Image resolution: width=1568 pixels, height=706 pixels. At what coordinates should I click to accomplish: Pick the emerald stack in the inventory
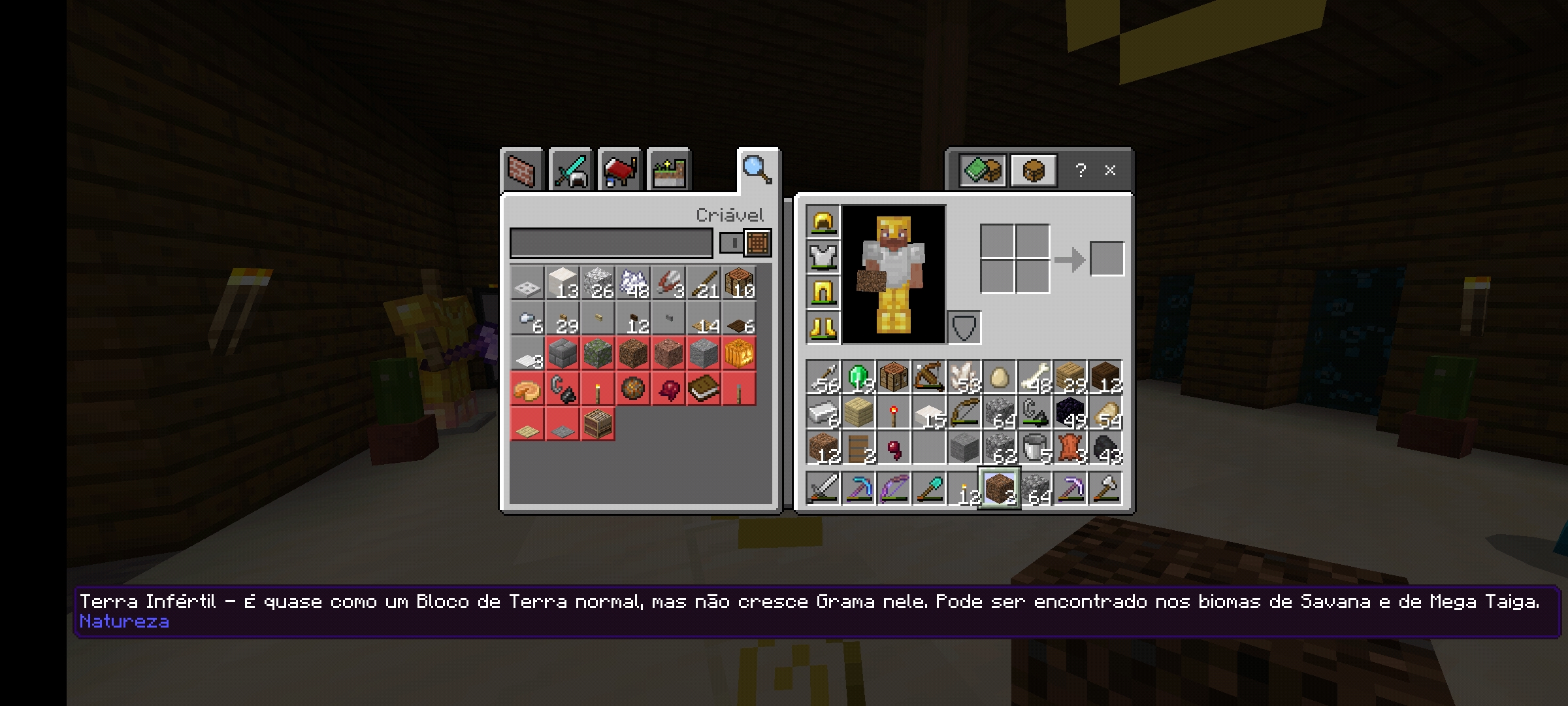(x=858, y=377)
